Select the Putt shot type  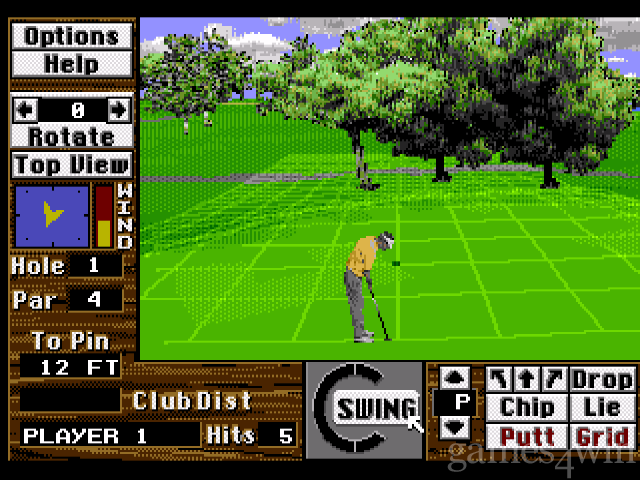tap(527, 436)
